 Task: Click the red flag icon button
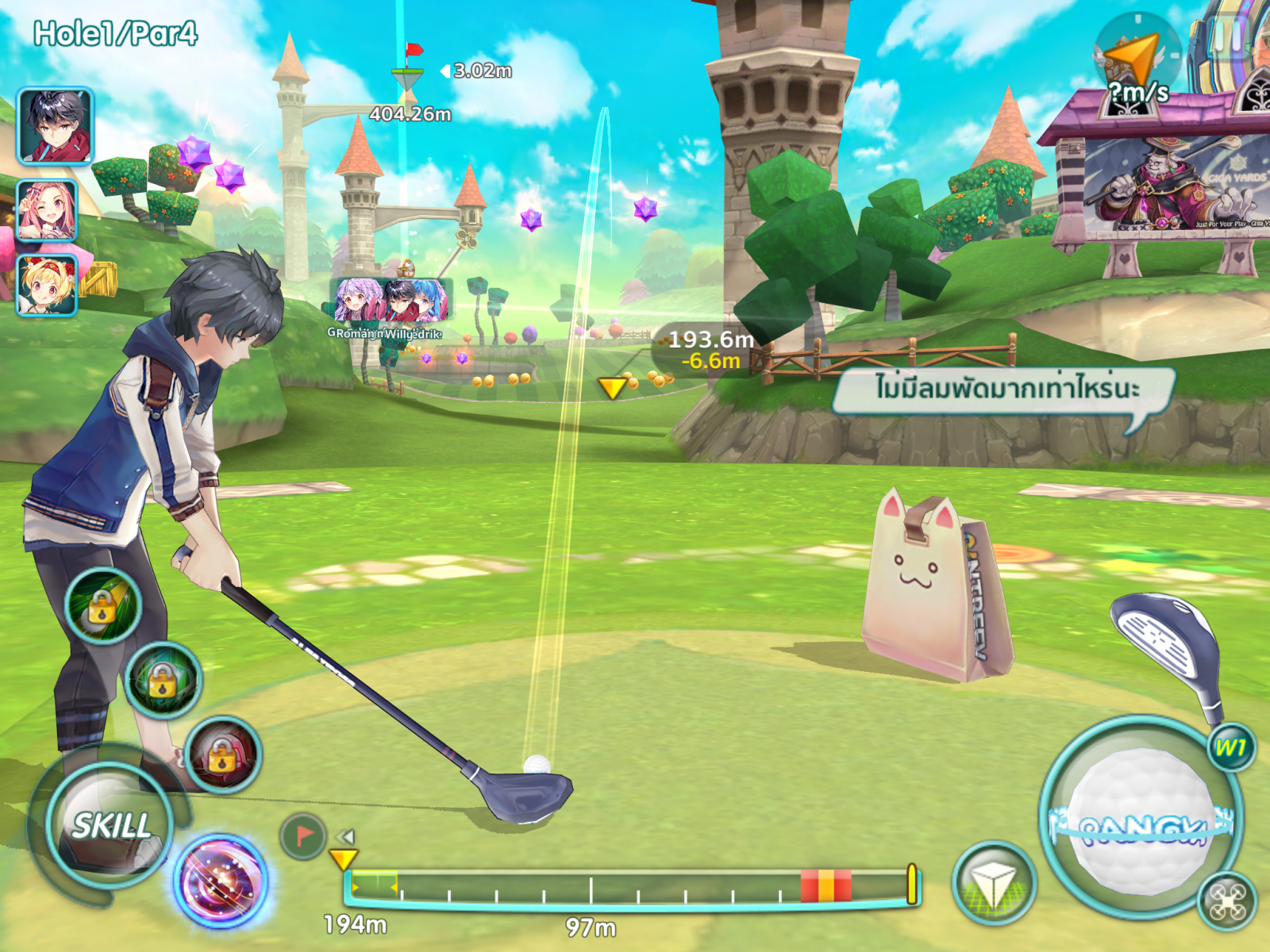click(302, 836)
